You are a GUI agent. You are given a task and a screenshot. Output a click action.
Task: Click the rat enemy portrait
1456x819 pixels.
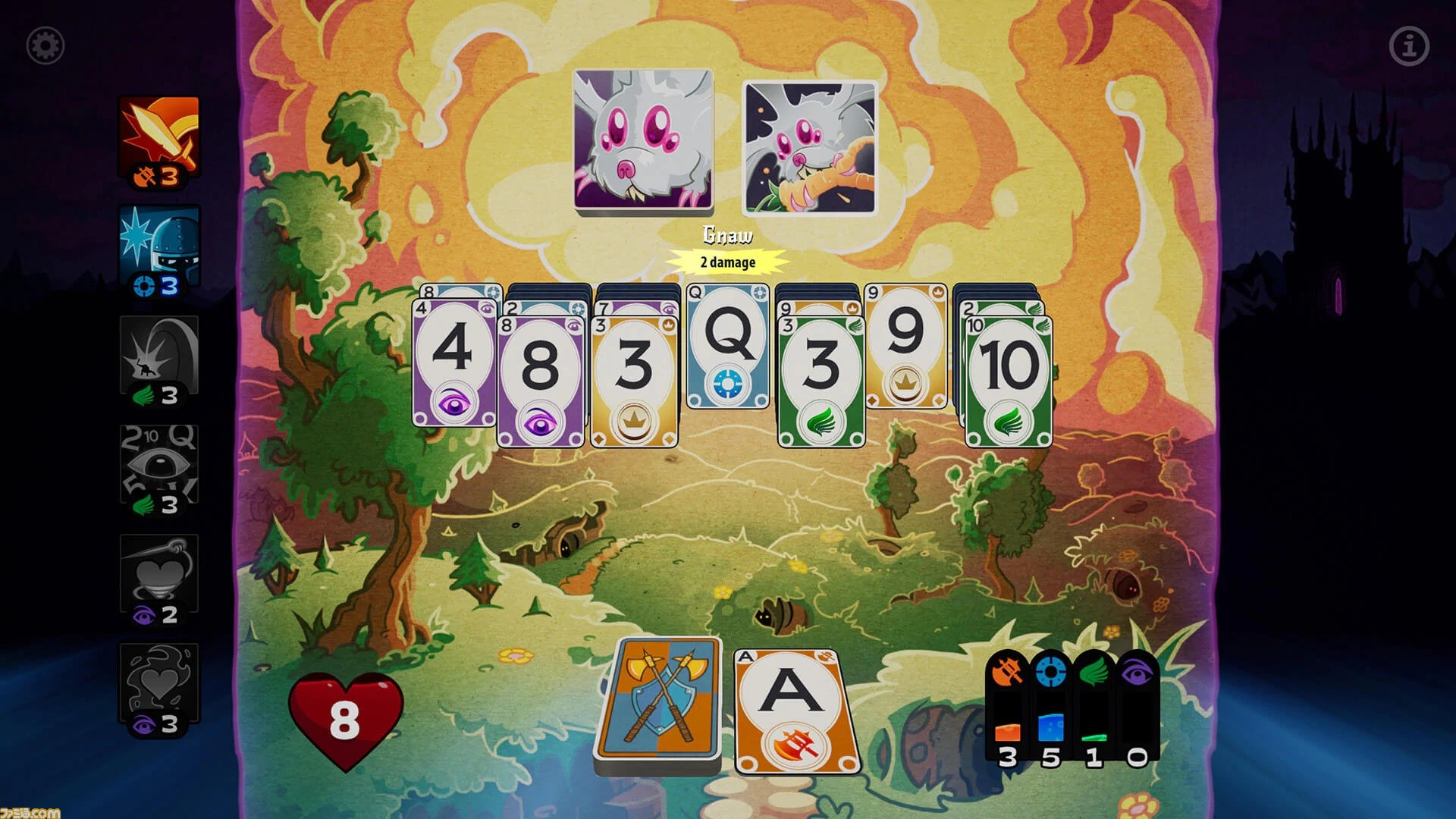(x=643, y=139)
